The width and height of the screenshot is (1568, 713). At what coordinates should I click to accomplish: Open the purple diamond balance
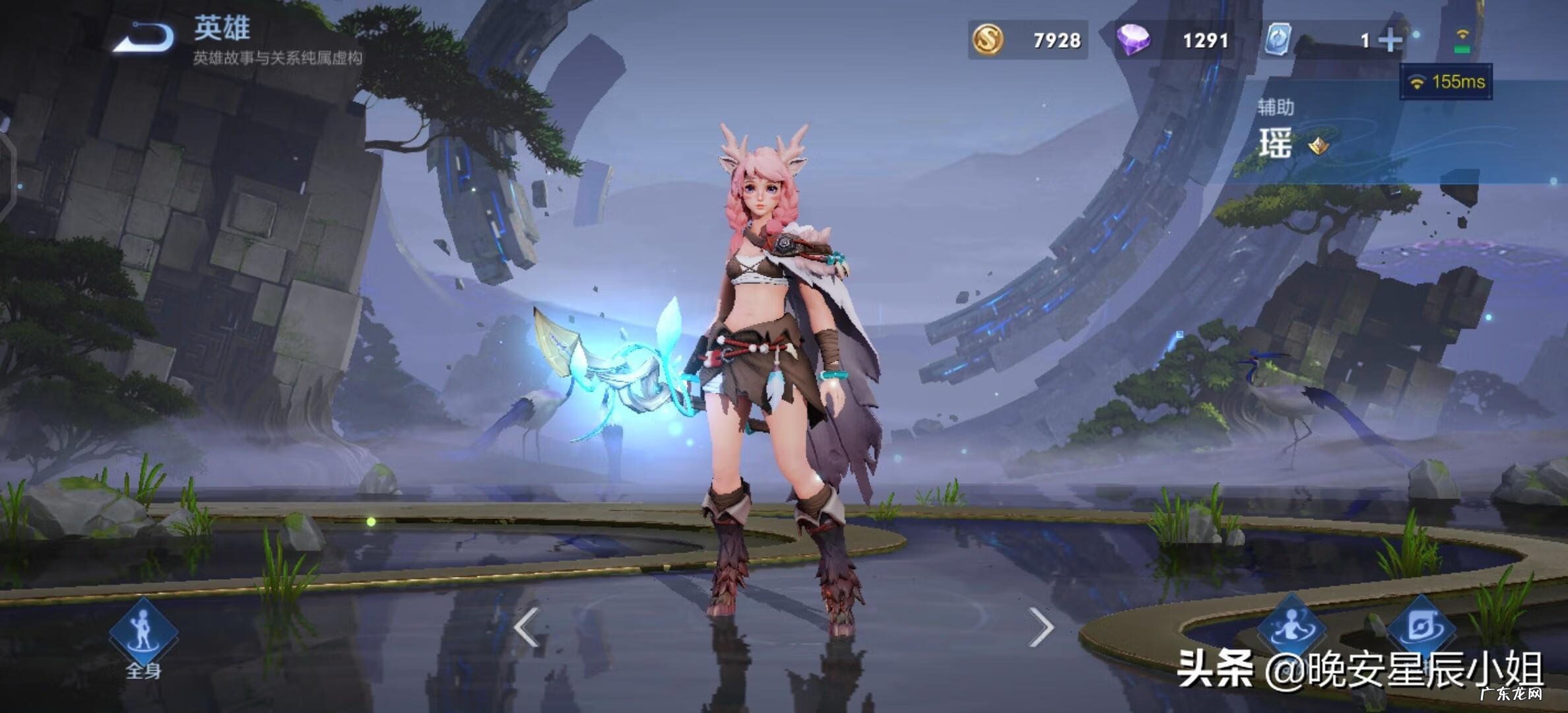(1173, 40)
